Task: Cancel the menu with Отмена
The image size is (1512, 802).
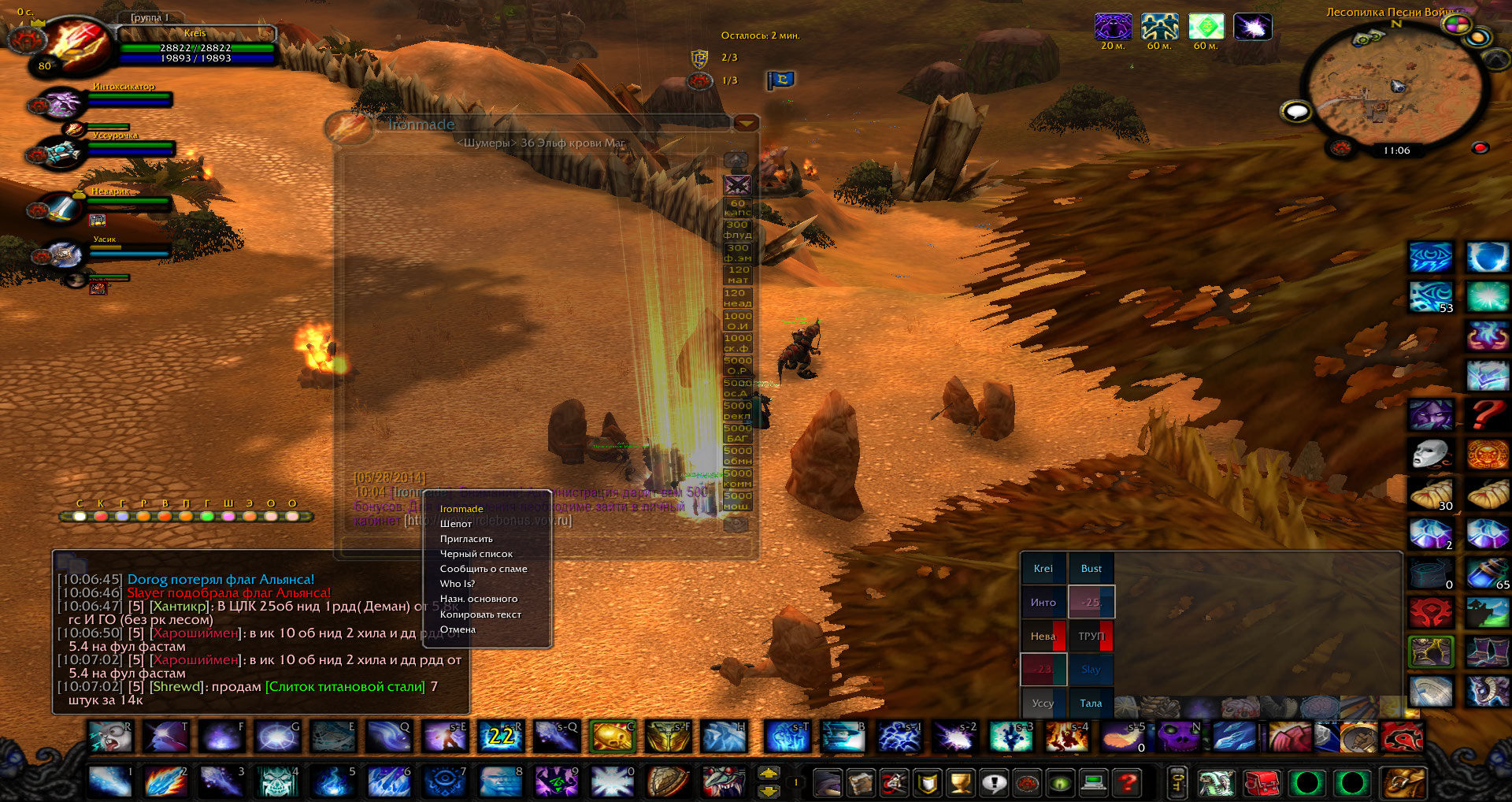Action: click(x=458, y=629)
